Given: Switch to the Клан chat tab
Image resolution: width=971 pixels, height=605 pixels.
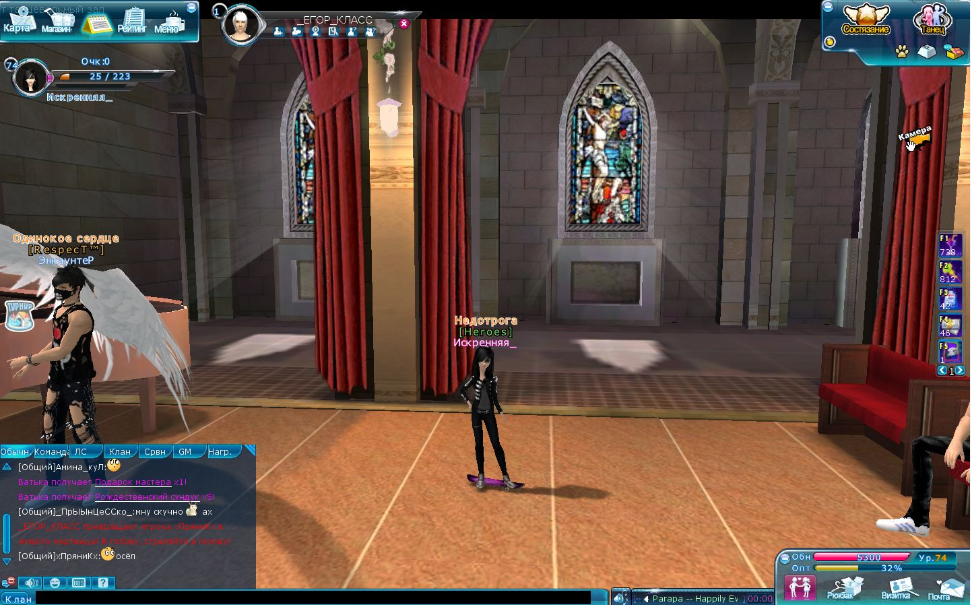Looking at the screenshot, I should [120, 452].
